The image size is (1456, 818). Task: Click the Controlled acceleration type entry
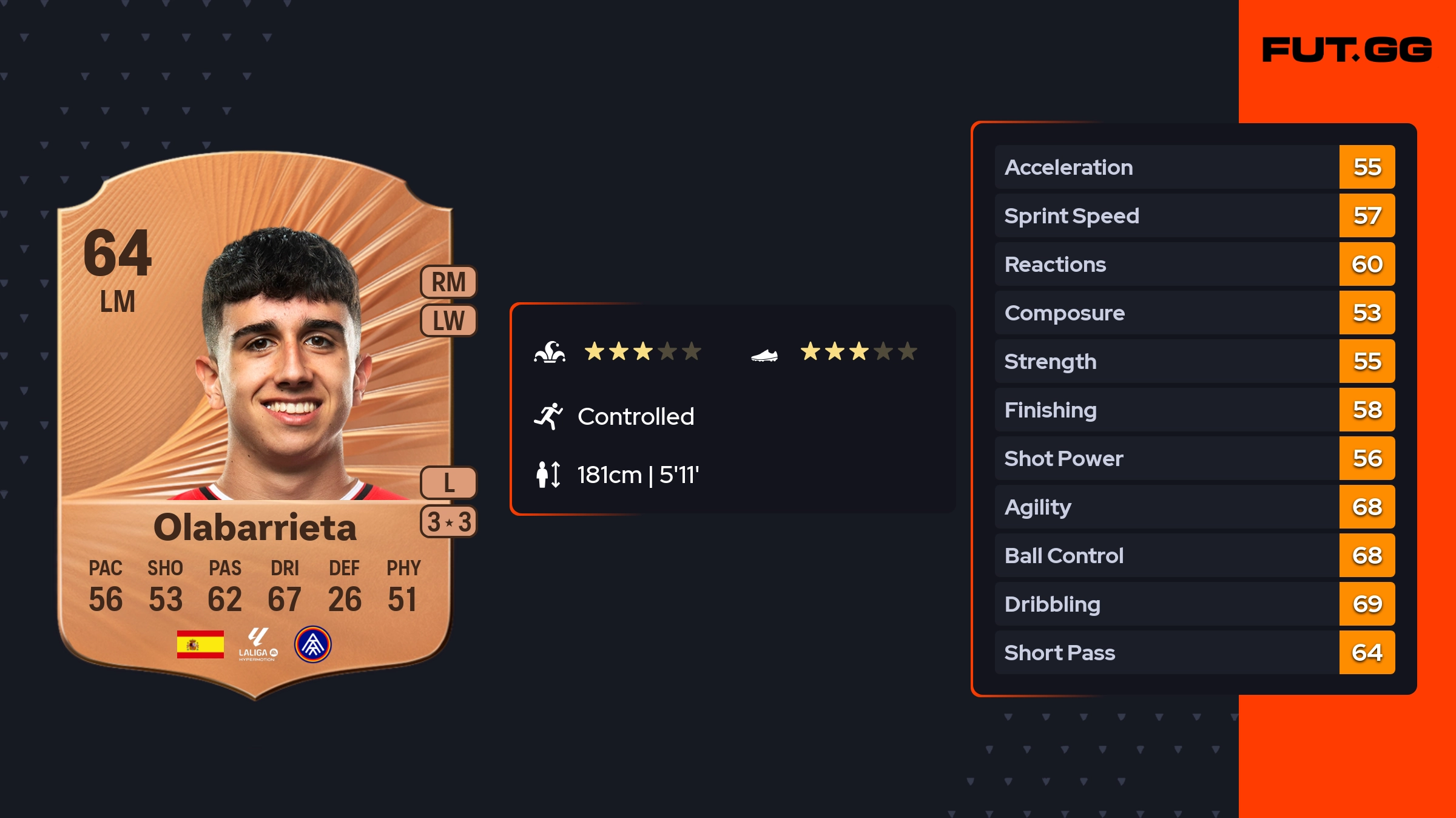tap(635, 416)
